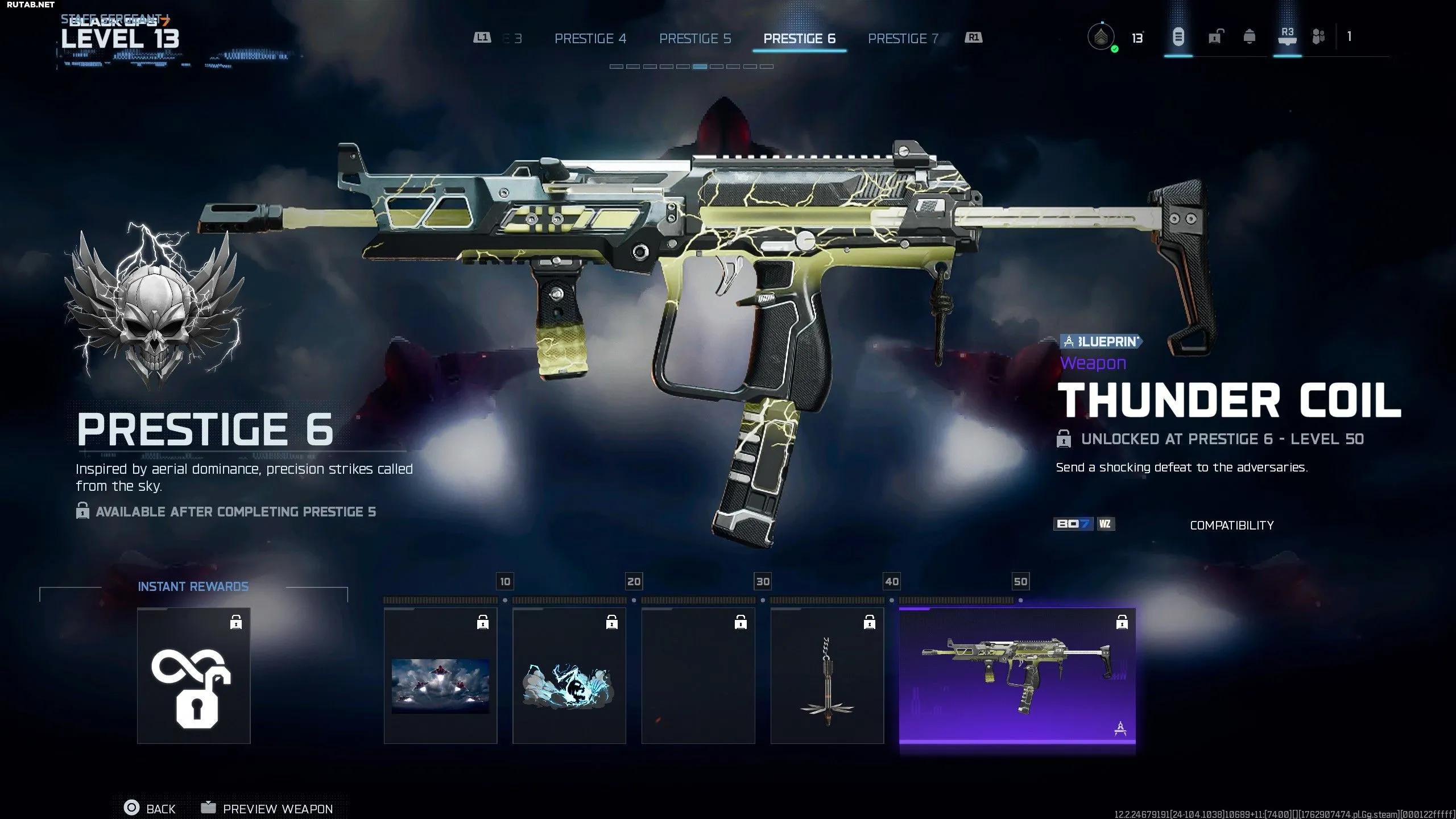Screen dimensions: 1456x819
Task: Pick the level 40 weapon charm reward
Action: point(827,676)
